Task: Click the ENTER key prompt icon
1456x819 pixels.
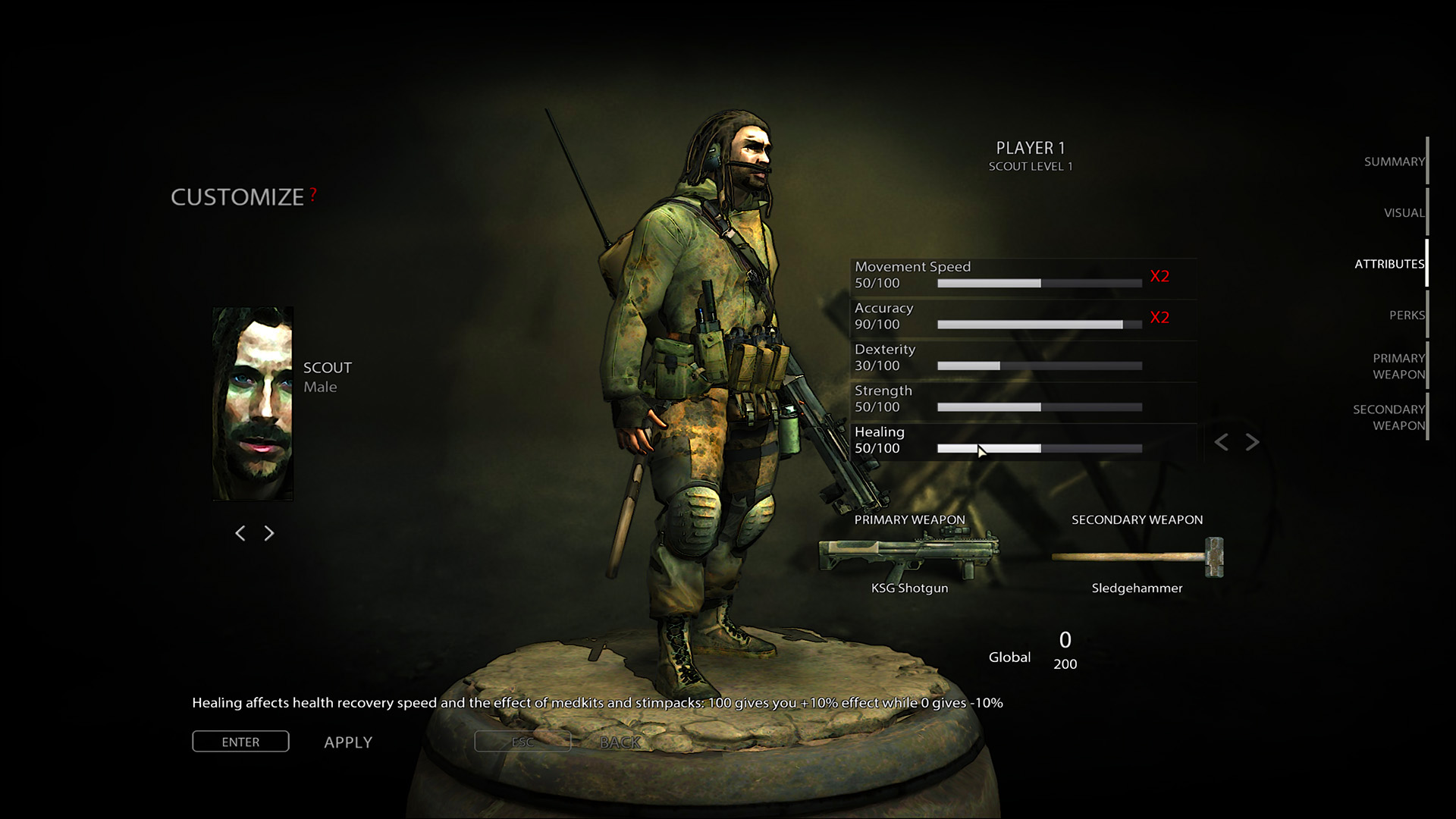Action: tap(240, 742)
